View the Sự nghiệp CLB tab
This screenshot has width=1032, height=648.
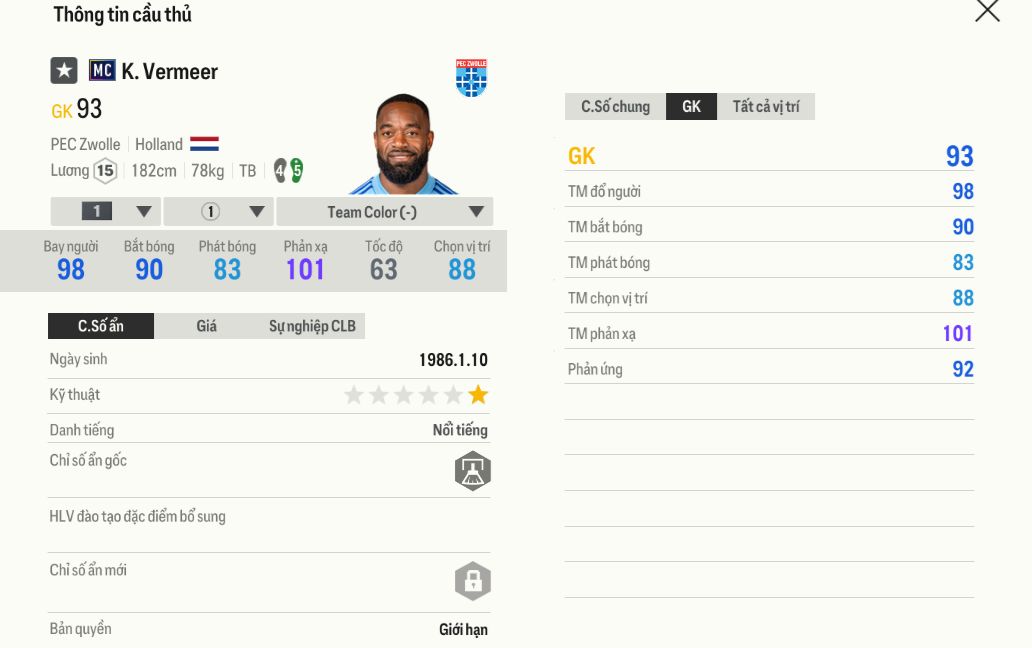[312, 326]
